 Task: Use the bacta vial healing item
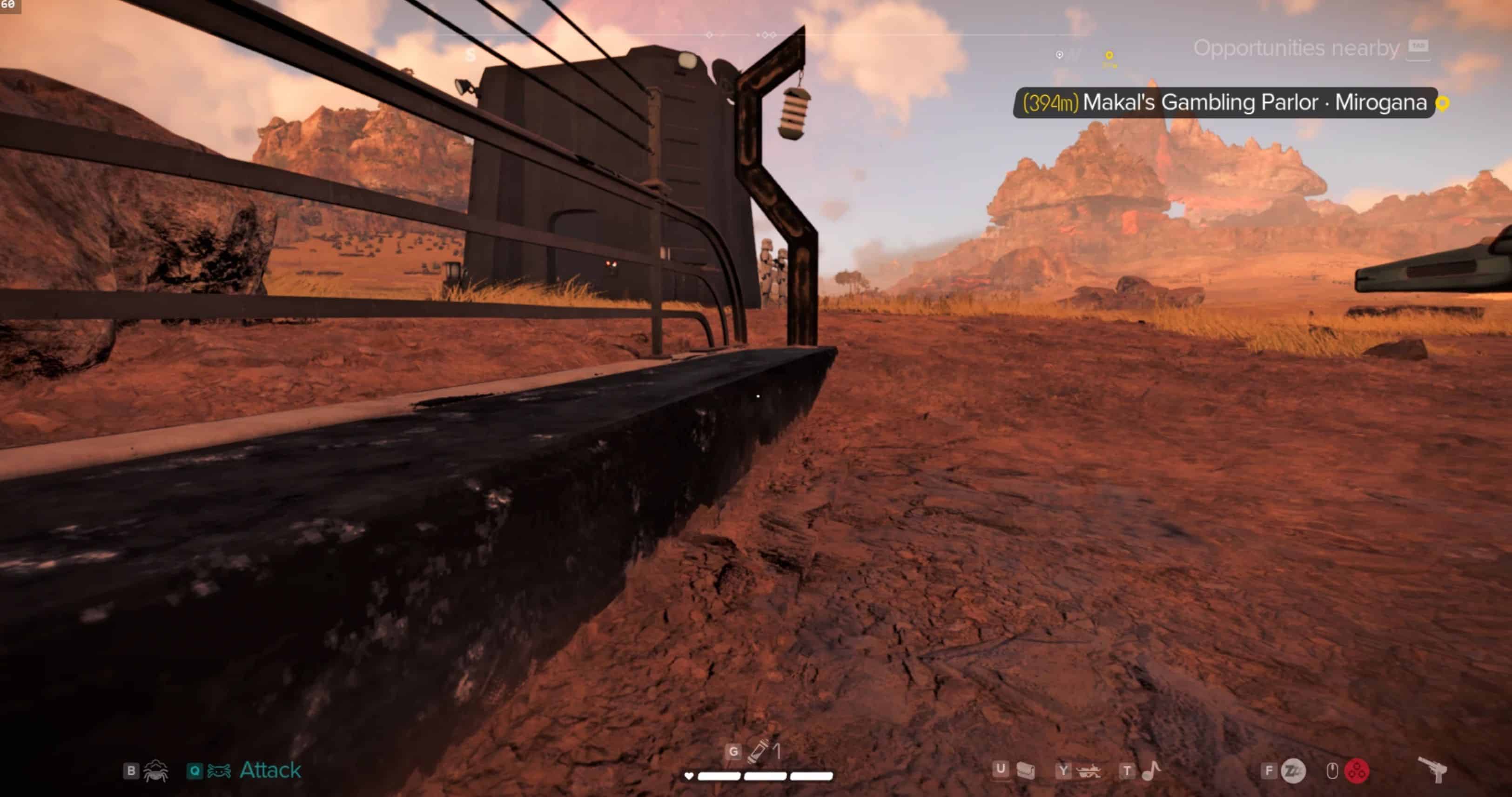tap(757, 751)
